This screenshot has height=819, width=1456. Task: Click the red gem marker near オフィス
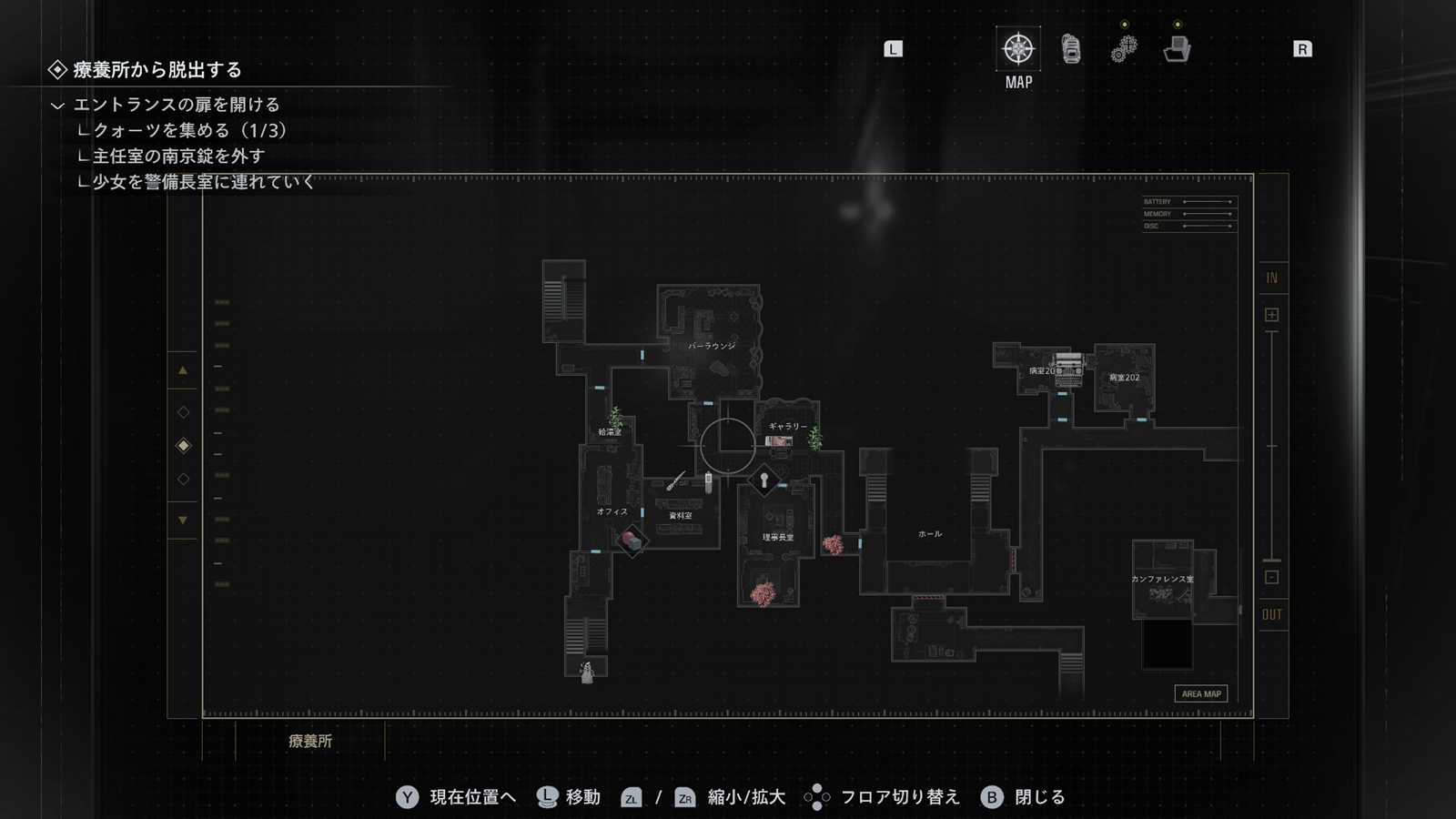[x=632, y=541]
